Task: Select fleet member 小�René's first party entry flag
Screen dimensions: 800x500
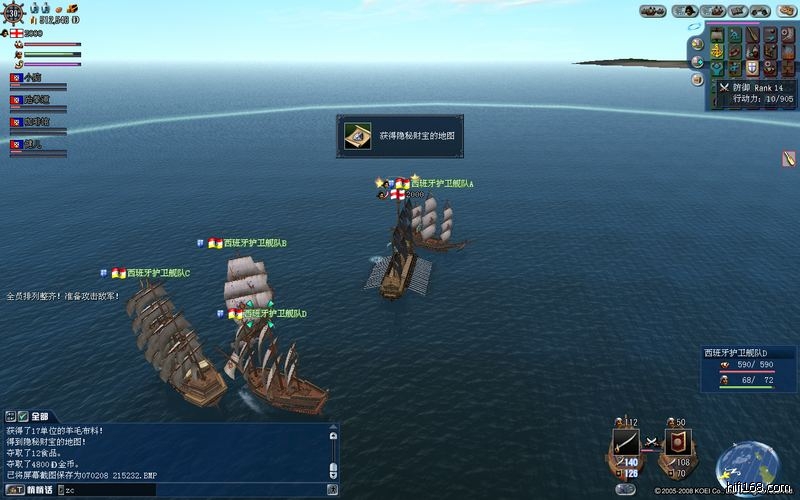Action: [x=16, y=77]
